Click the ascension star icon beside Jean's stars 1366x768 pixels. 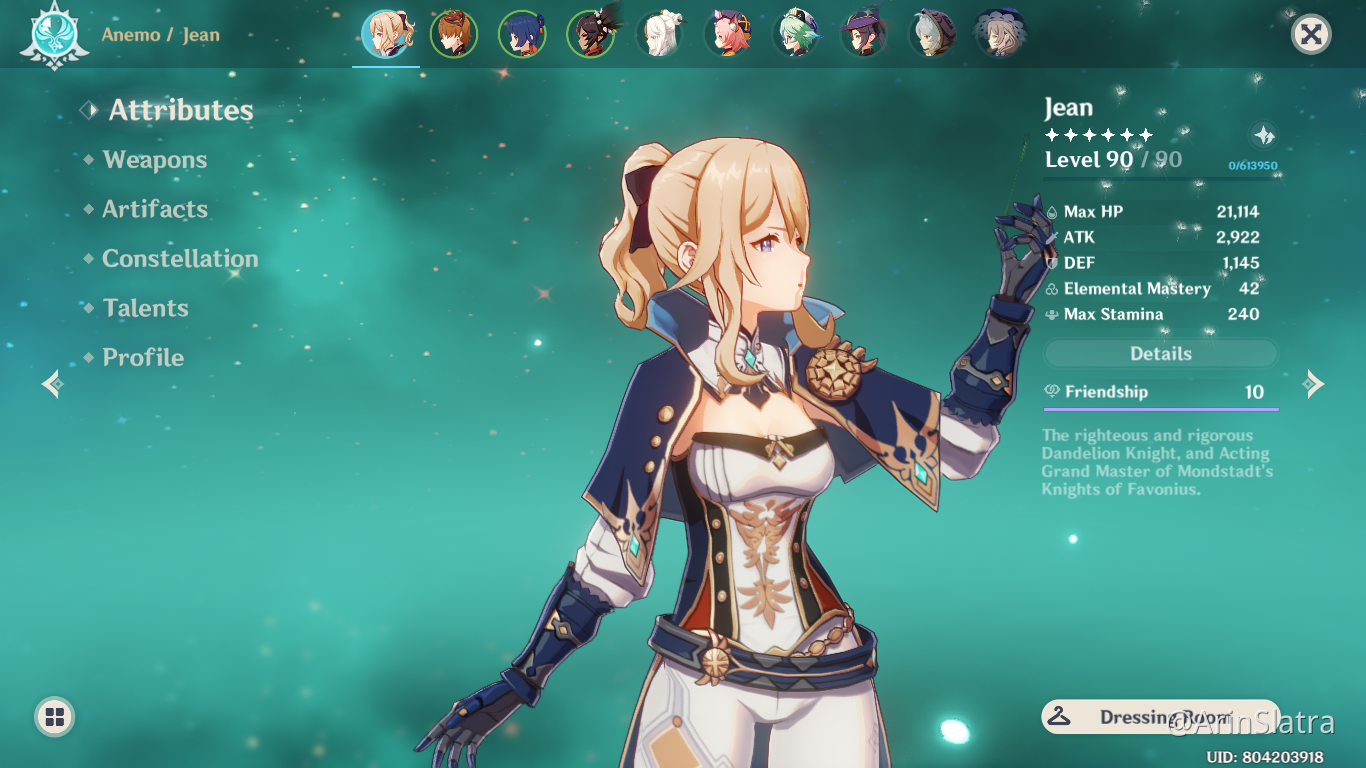[x=1264, y=135]
